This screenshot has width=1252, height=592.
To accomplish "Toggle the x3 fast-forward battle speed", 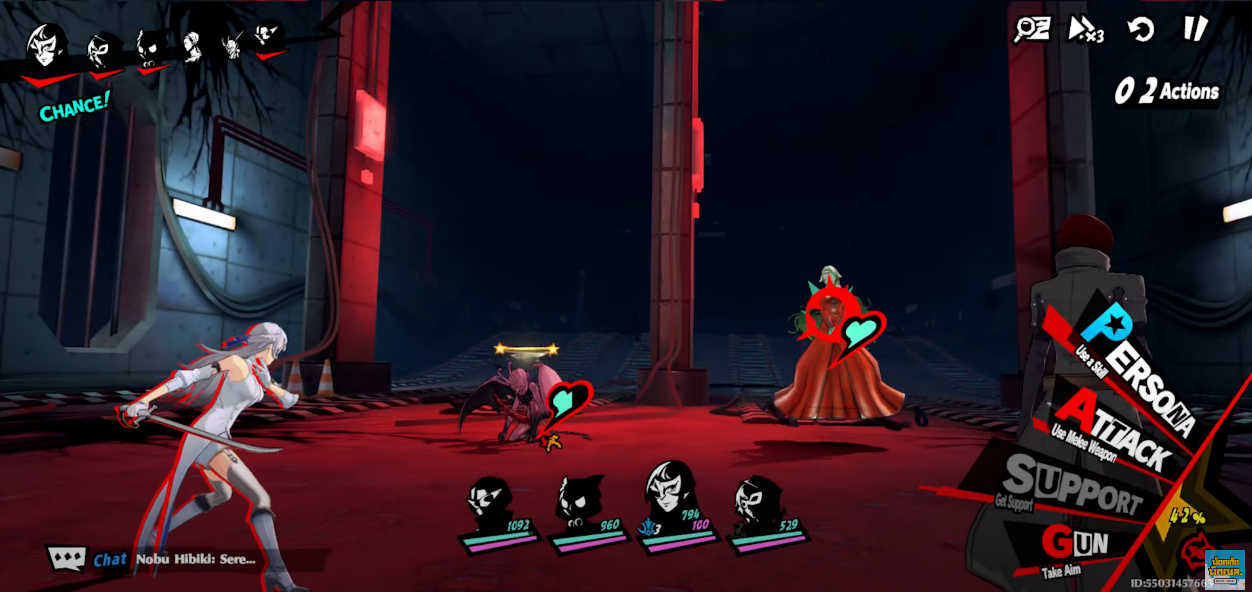I will tap(1085, 29).
